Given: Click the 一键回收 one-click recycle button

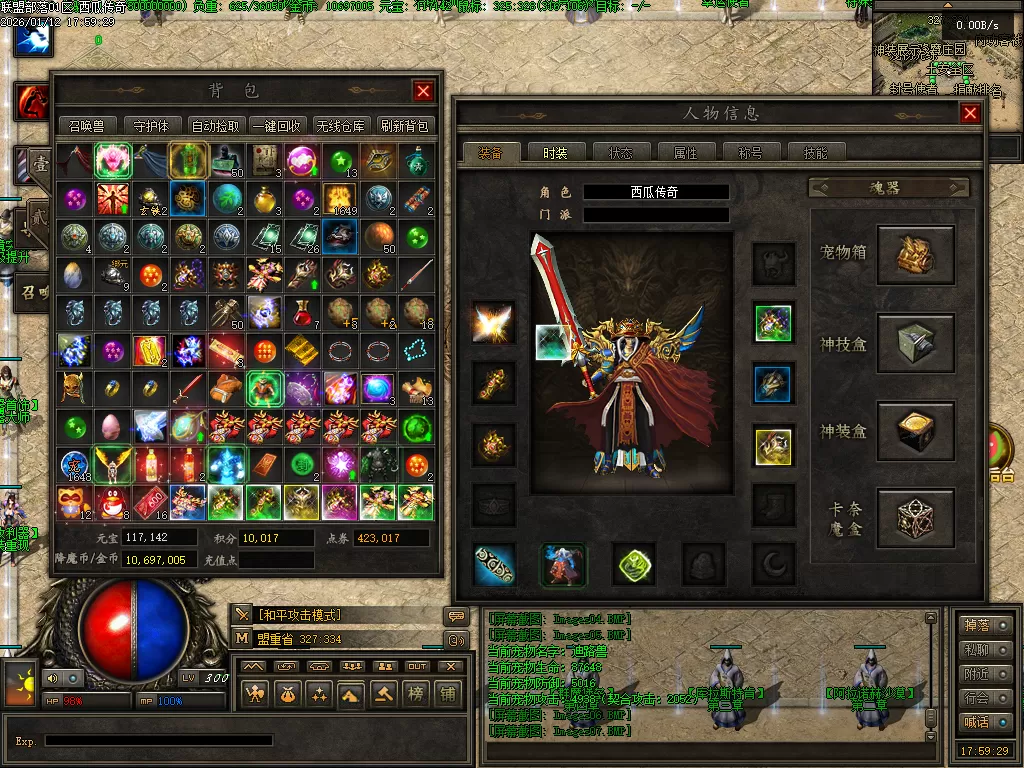Looking at the screenshot, I should (277, 126).
